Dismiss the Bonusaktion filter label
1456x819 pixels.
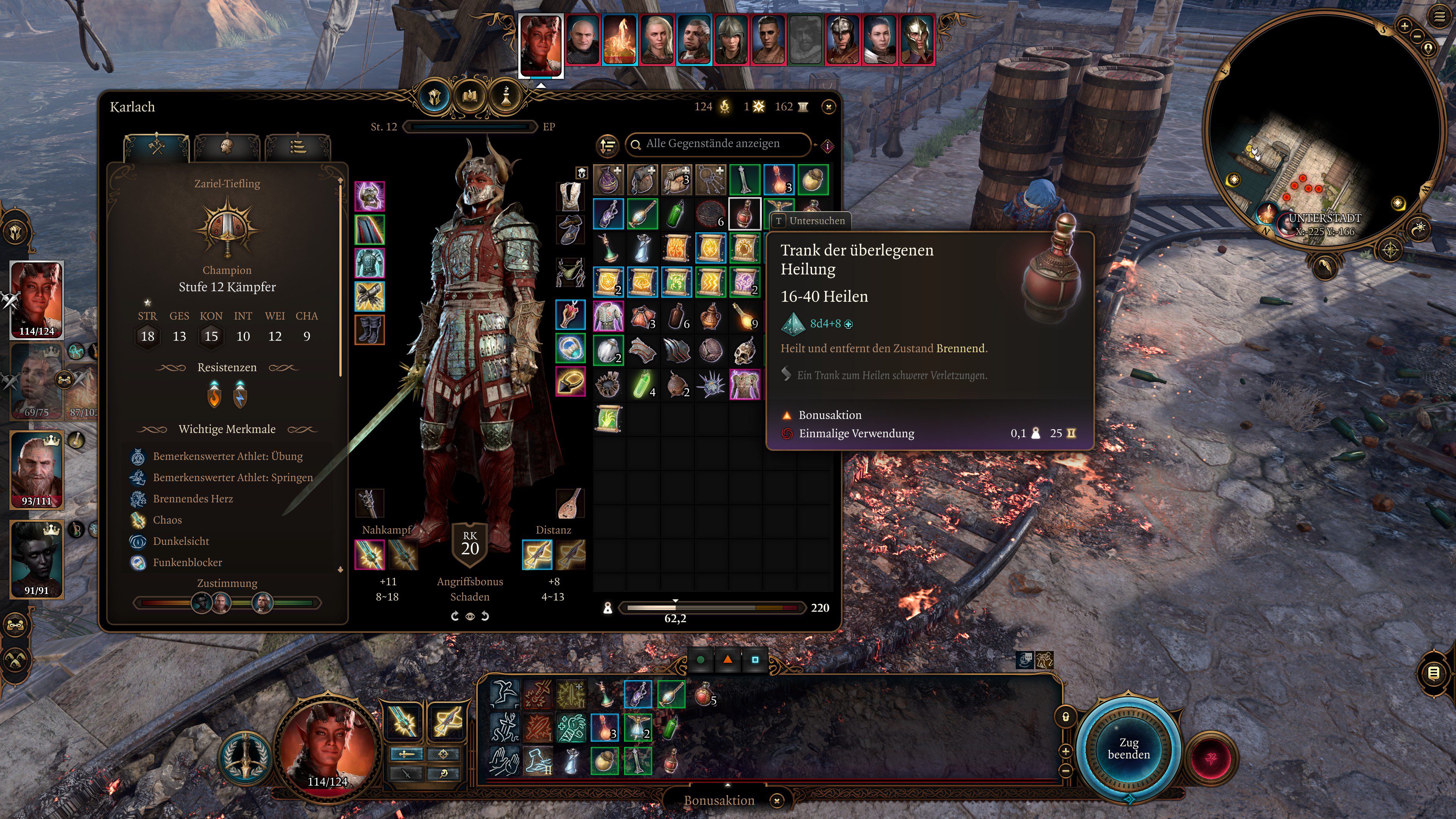[x=777, y=800]
